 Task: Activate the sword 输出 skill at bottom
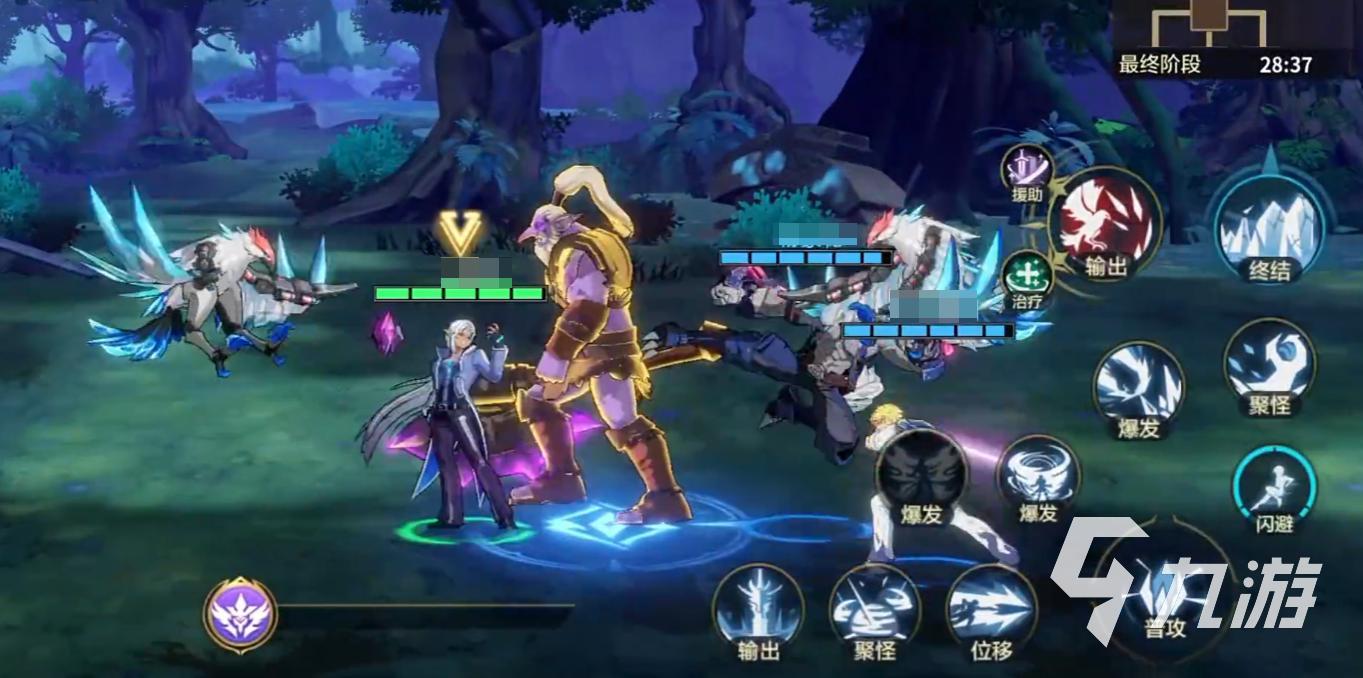click(x=759, y=609)
